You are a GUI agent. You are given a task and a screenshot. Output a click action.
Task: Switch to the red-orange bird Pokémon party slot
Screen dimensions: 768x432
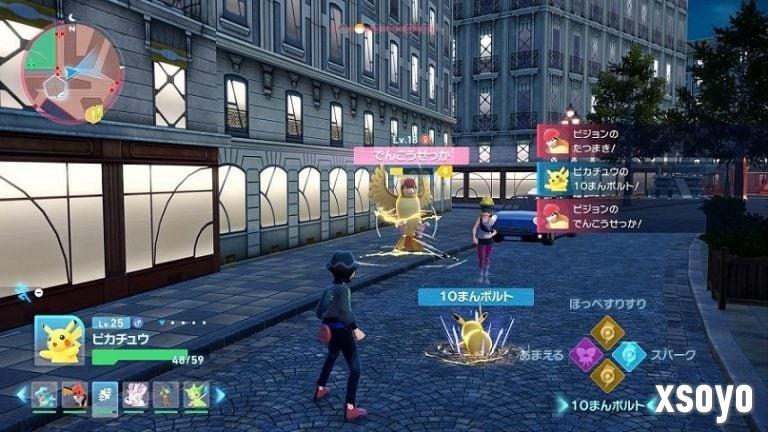[74, 395]
